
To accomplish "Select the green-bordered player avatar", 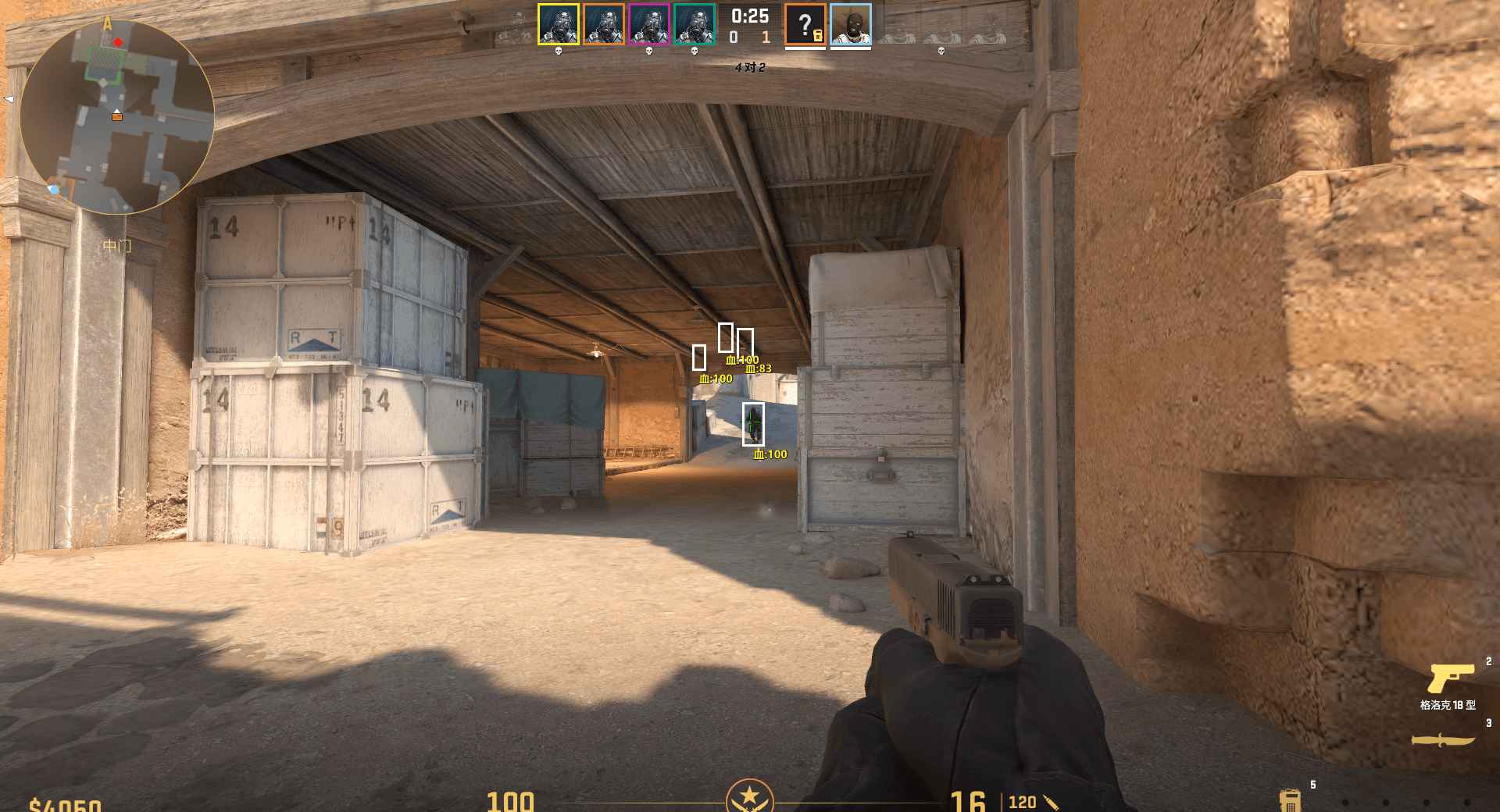I will point(694,24).
